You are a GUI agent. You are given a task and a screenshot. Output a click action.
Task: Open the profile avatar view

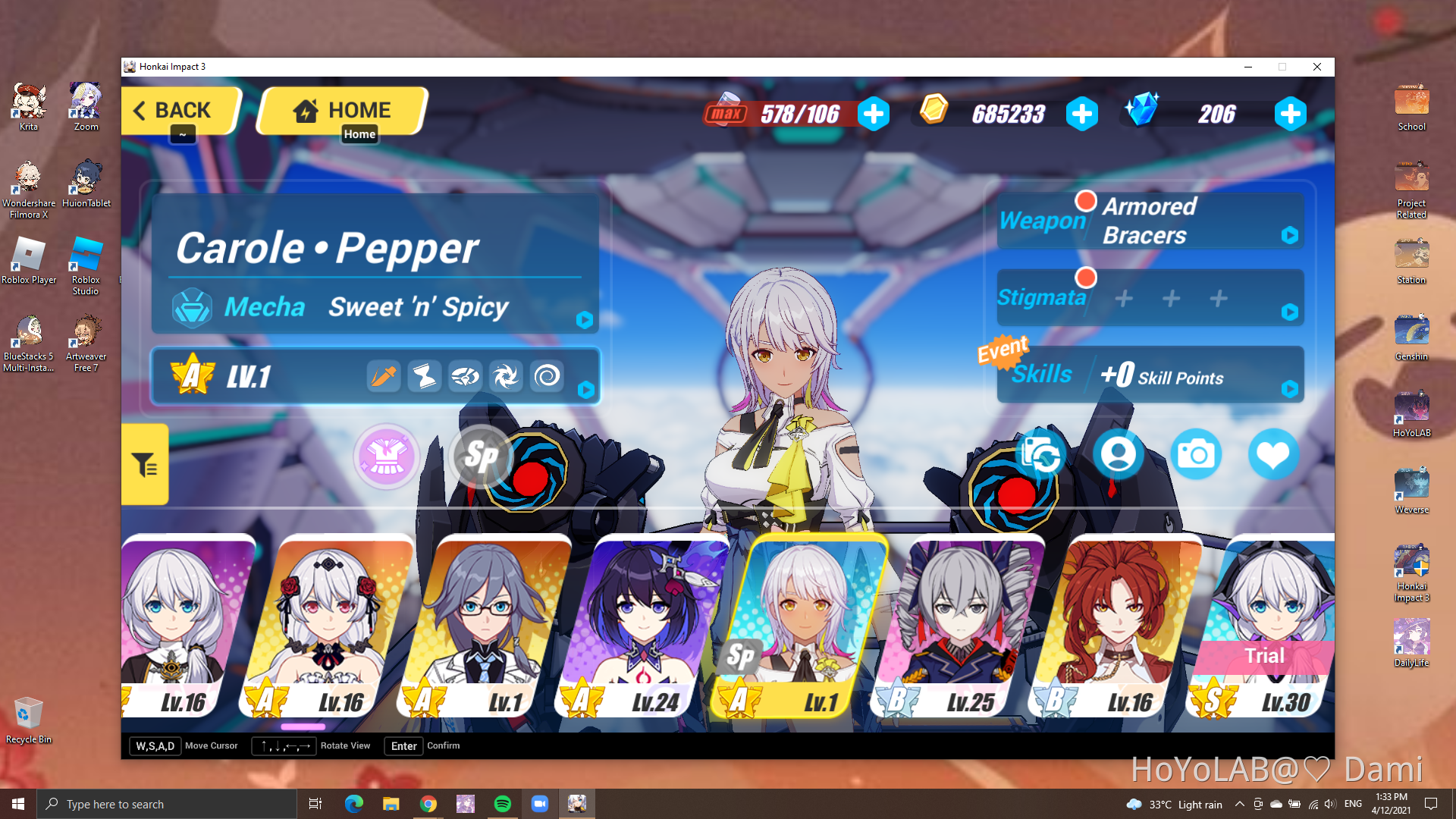1119,453
